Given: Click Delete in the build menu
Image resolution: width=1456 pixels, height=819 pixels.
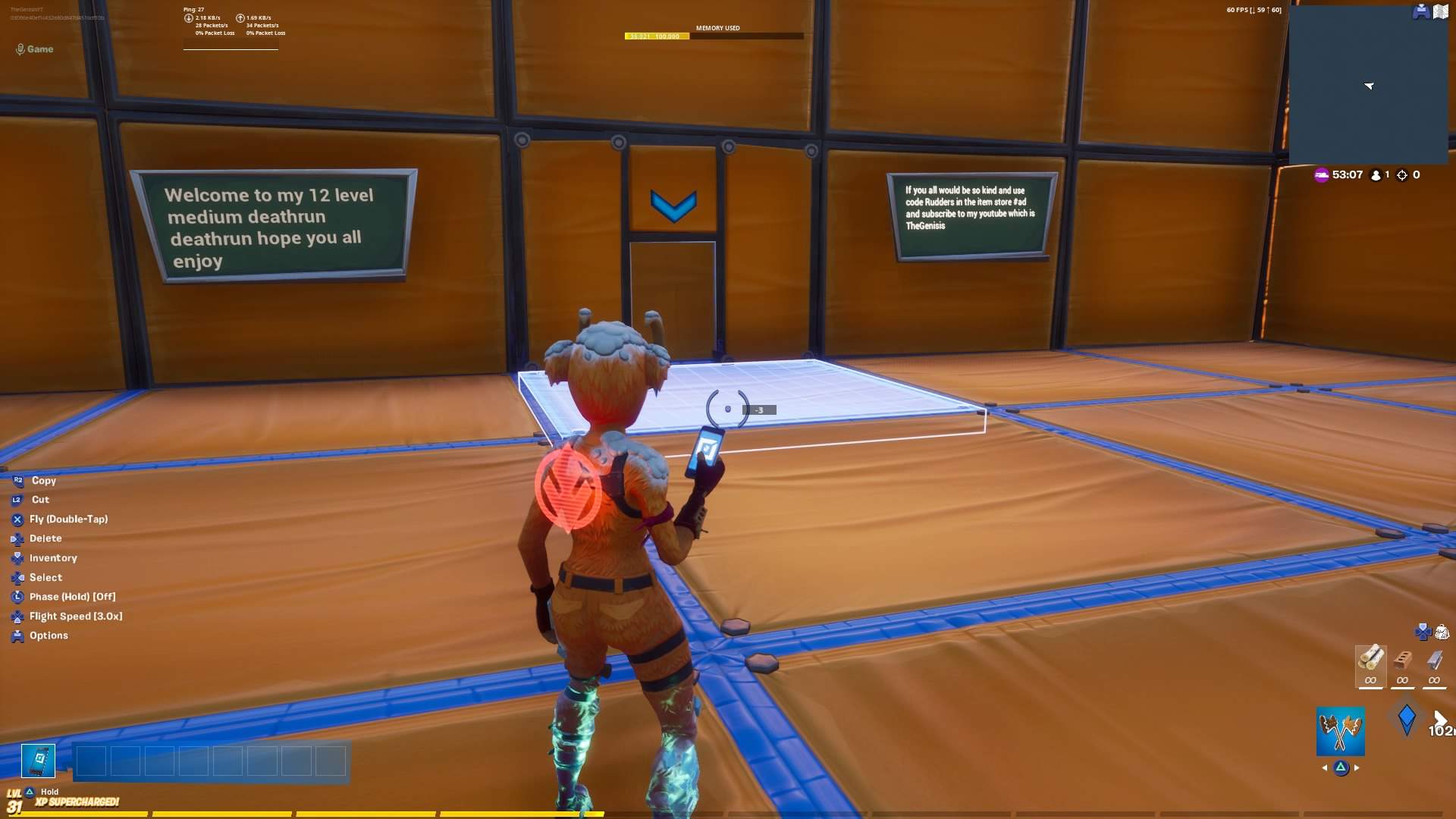Looking at the screenshot, I should (x=45, y=538).
